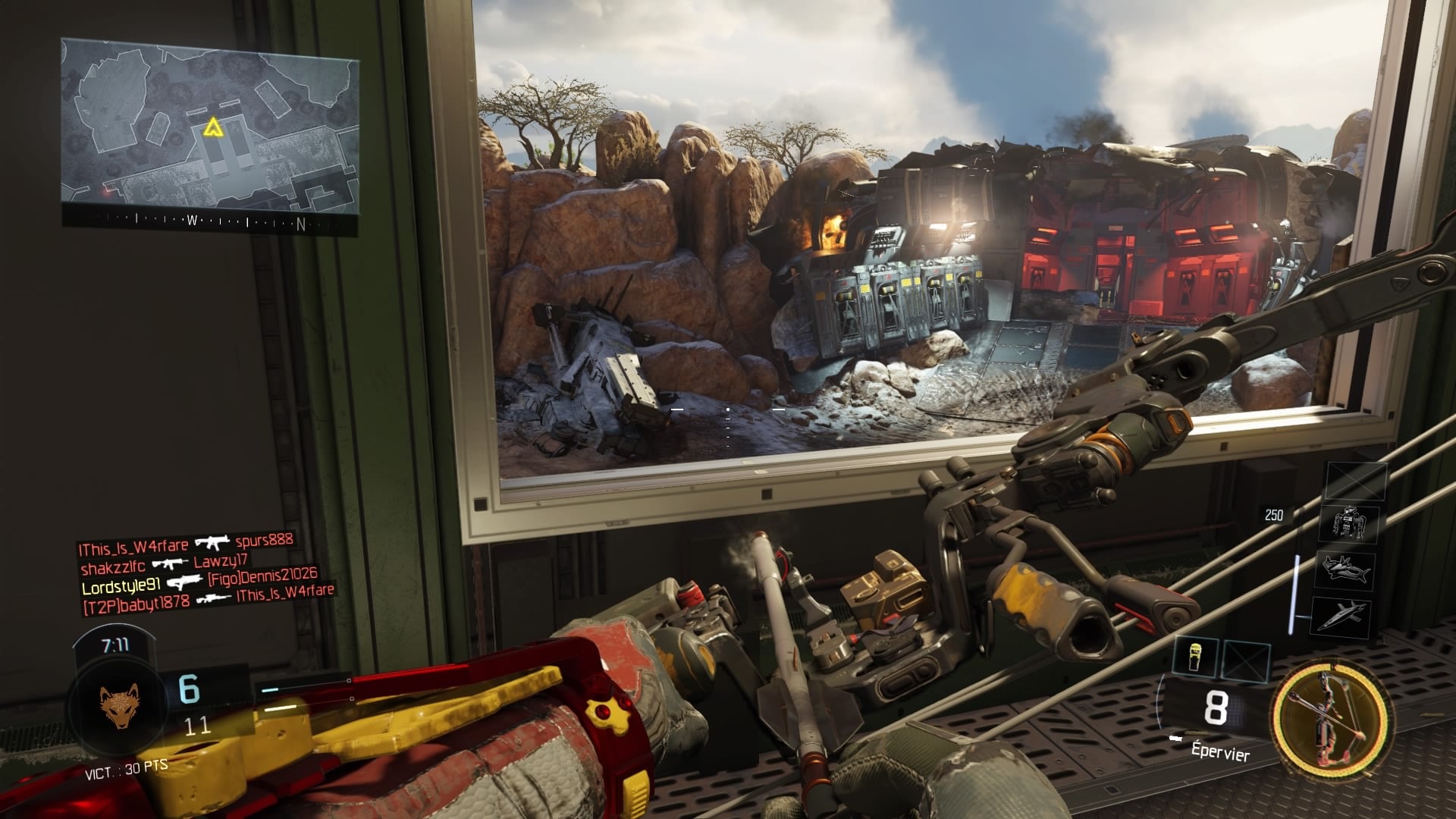Click the minimap in the corner
1456x819 pixels.
tap(209, 127)
